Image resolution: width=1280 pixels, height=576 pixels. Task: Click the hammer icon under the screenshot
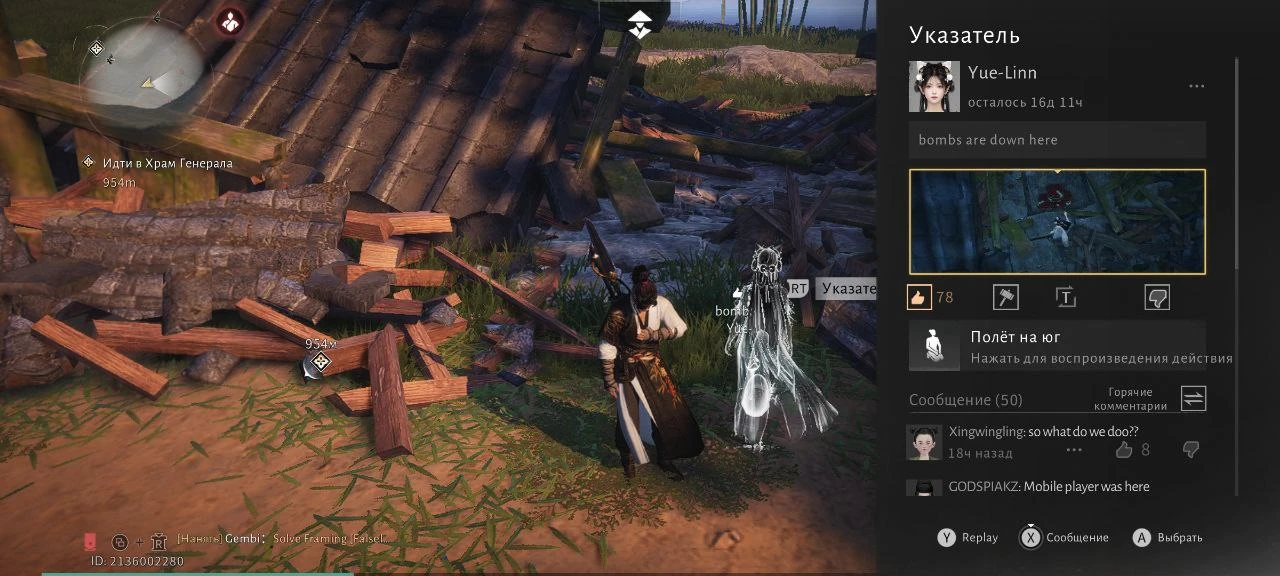click(x=1005, y=297)
